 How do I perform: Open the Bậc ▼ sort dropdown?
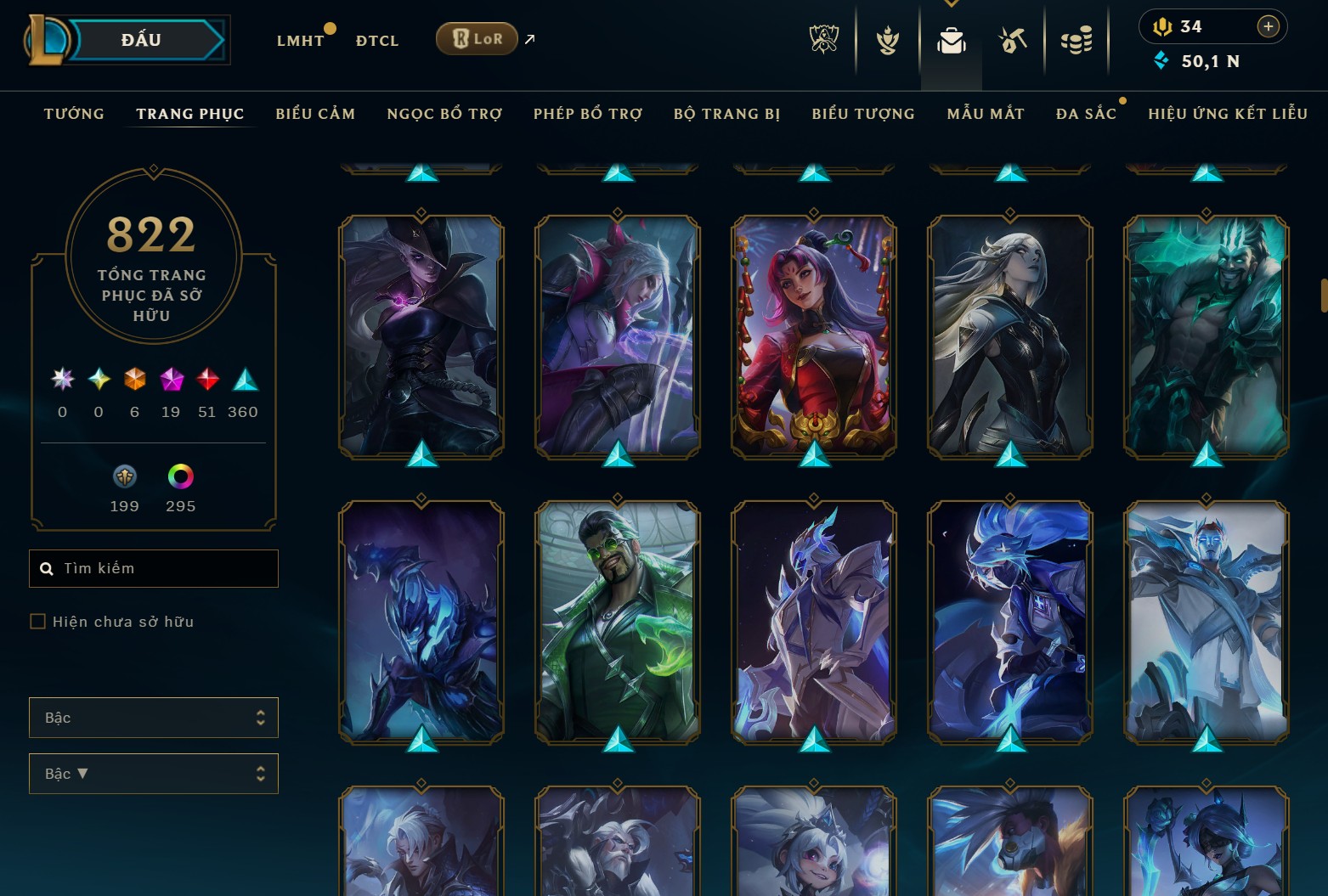[x=154, y=773]
